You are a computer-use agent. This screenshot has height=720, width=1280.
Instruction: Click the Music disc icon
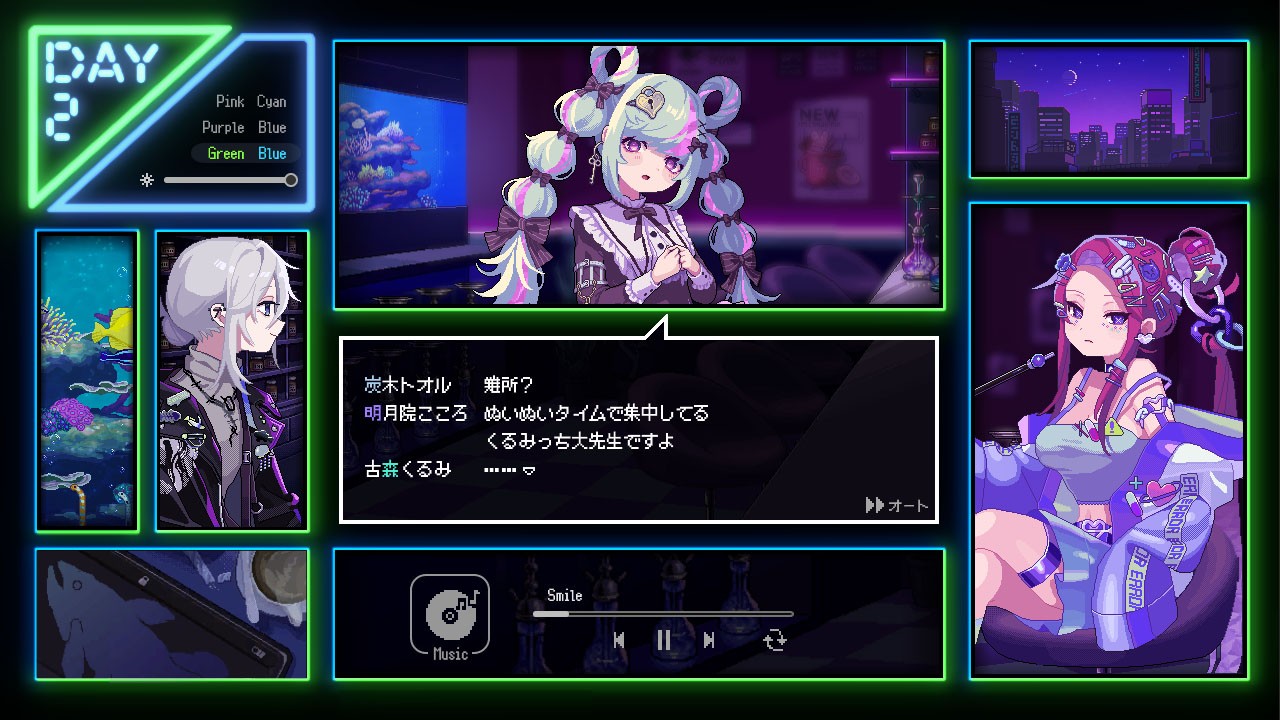450,615
